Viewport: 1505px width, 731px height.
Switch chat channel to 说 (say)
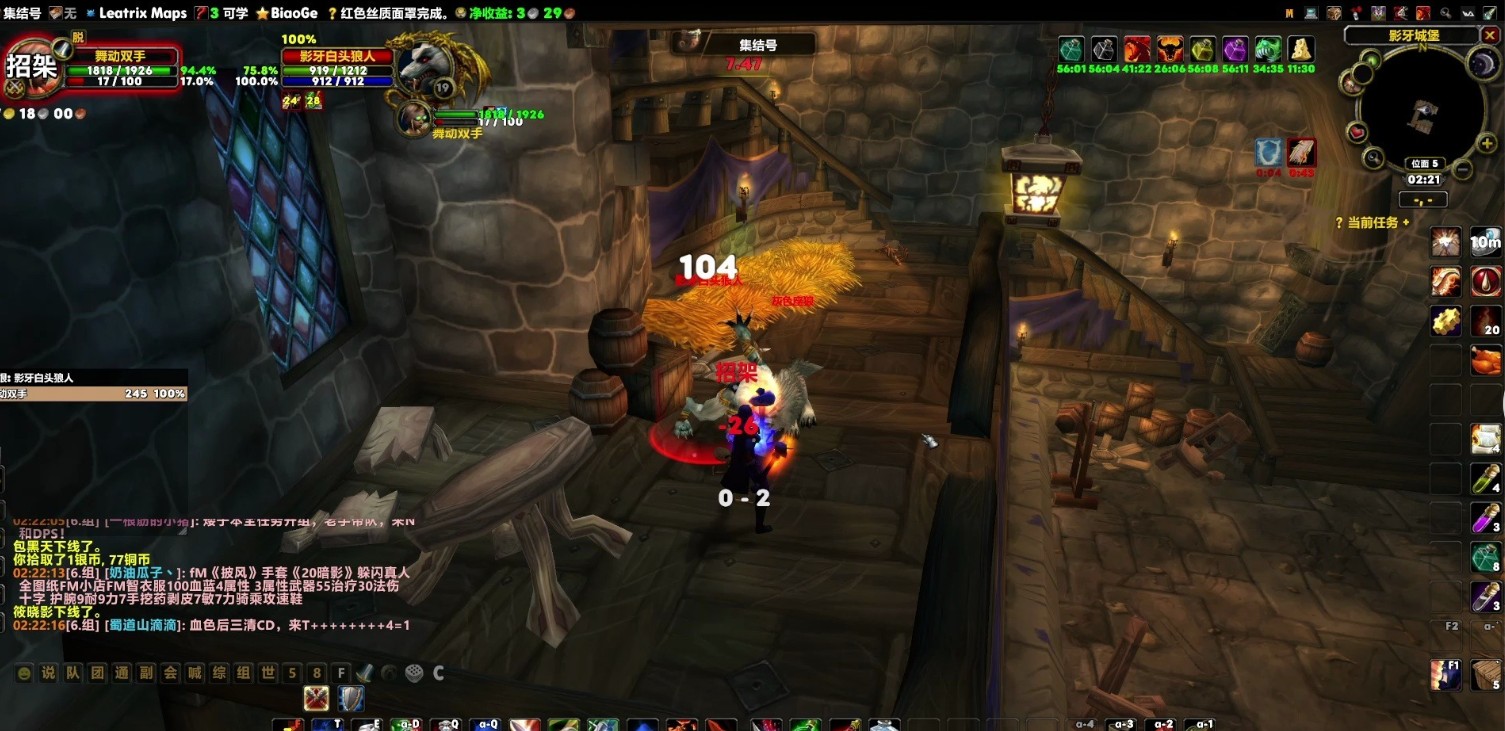point(48,673)
